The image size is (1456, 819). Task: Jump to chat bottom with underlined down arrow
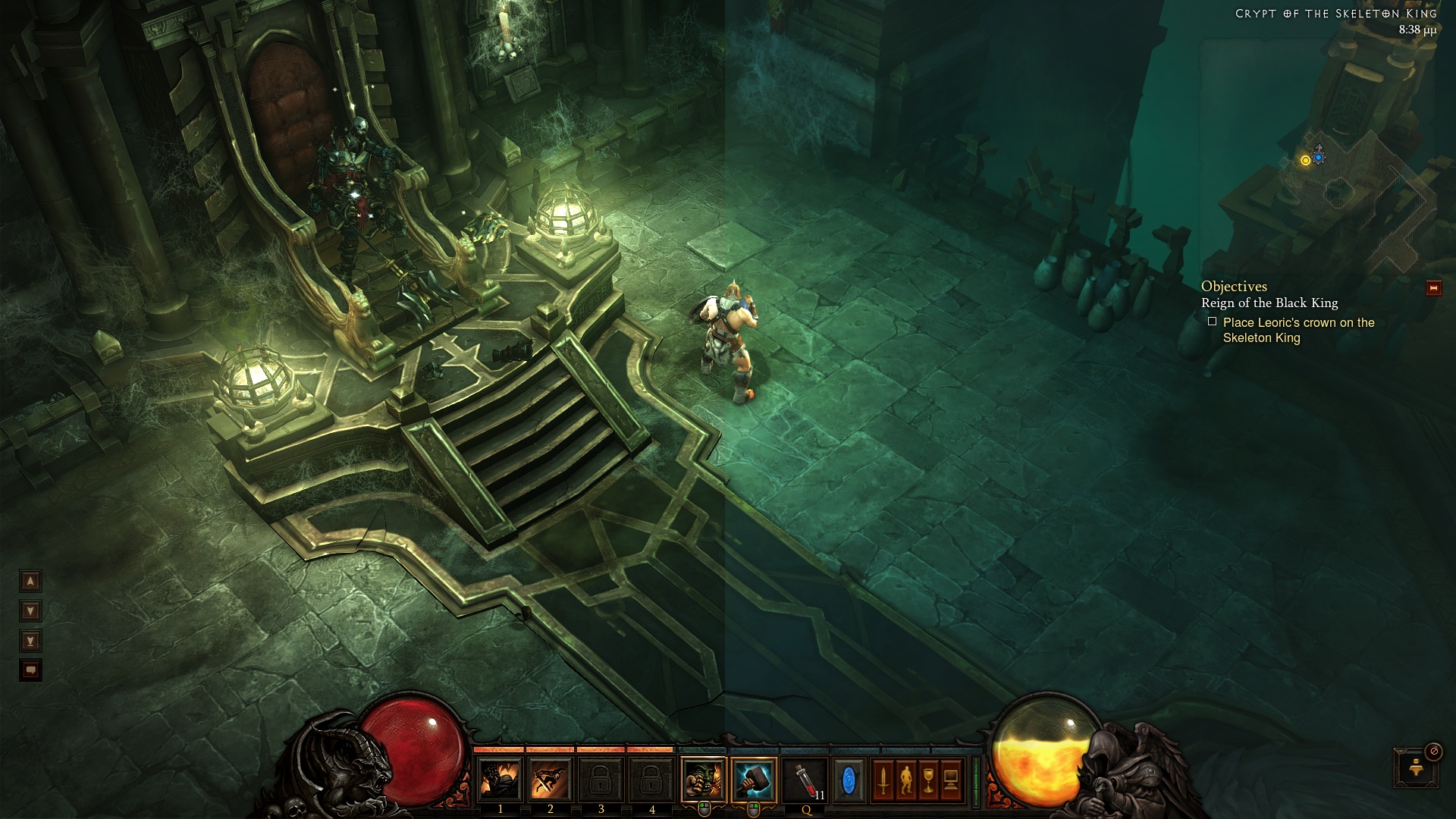(30, 641)
